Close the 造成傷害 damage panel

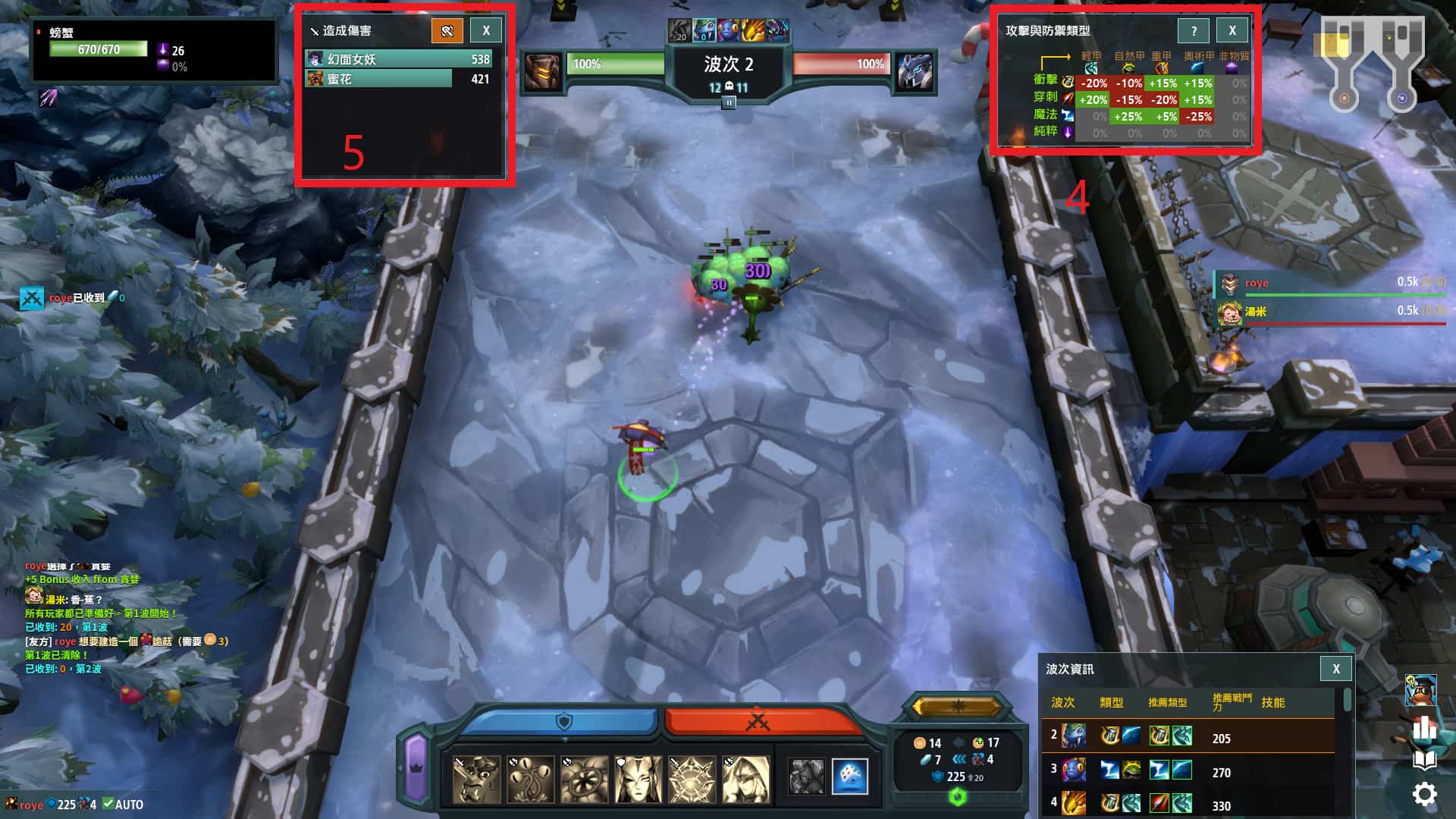(x=486, y=31)
